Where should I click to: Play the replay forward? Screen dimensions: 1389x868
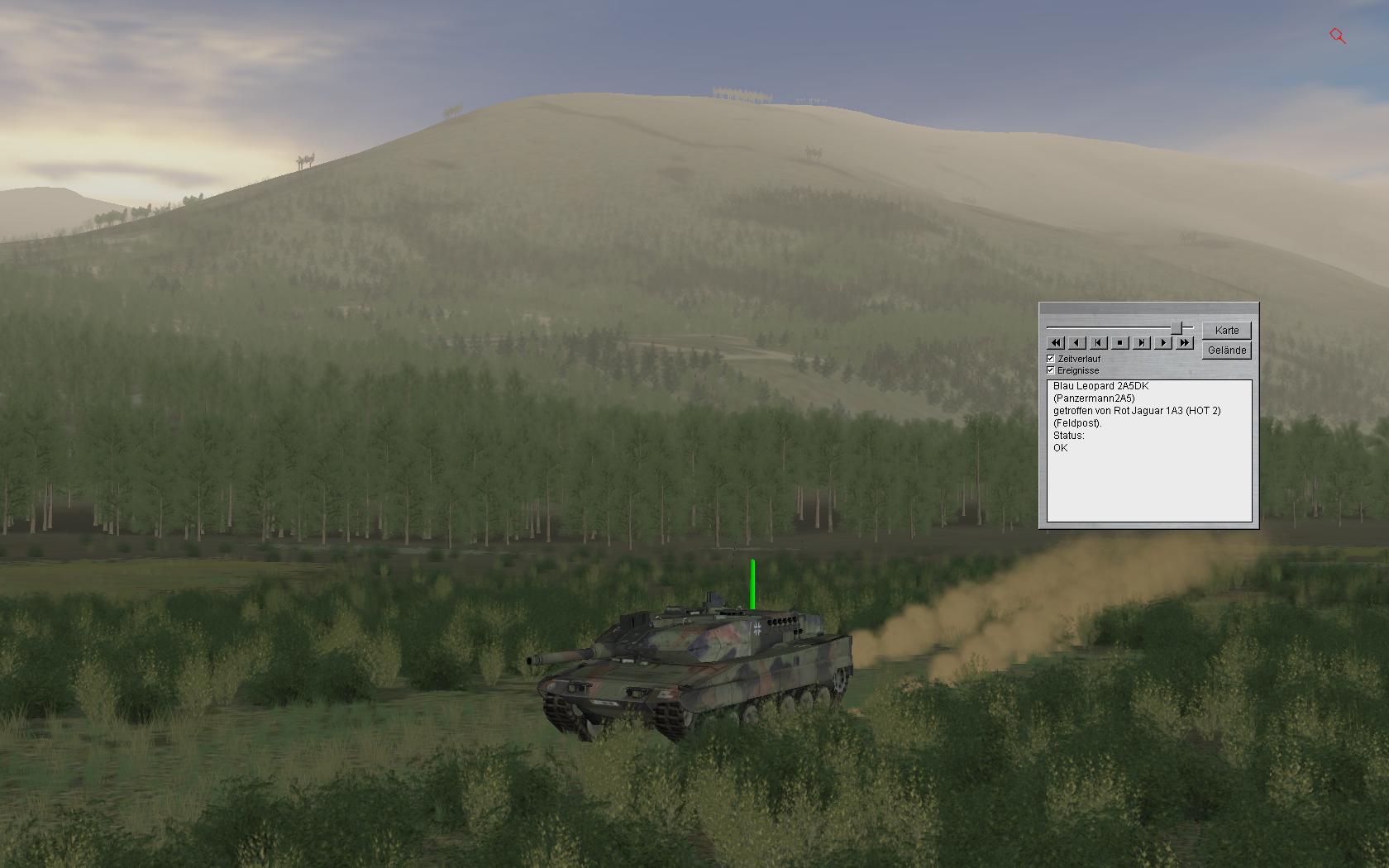pyautogui.click(x=1163, y=342)
